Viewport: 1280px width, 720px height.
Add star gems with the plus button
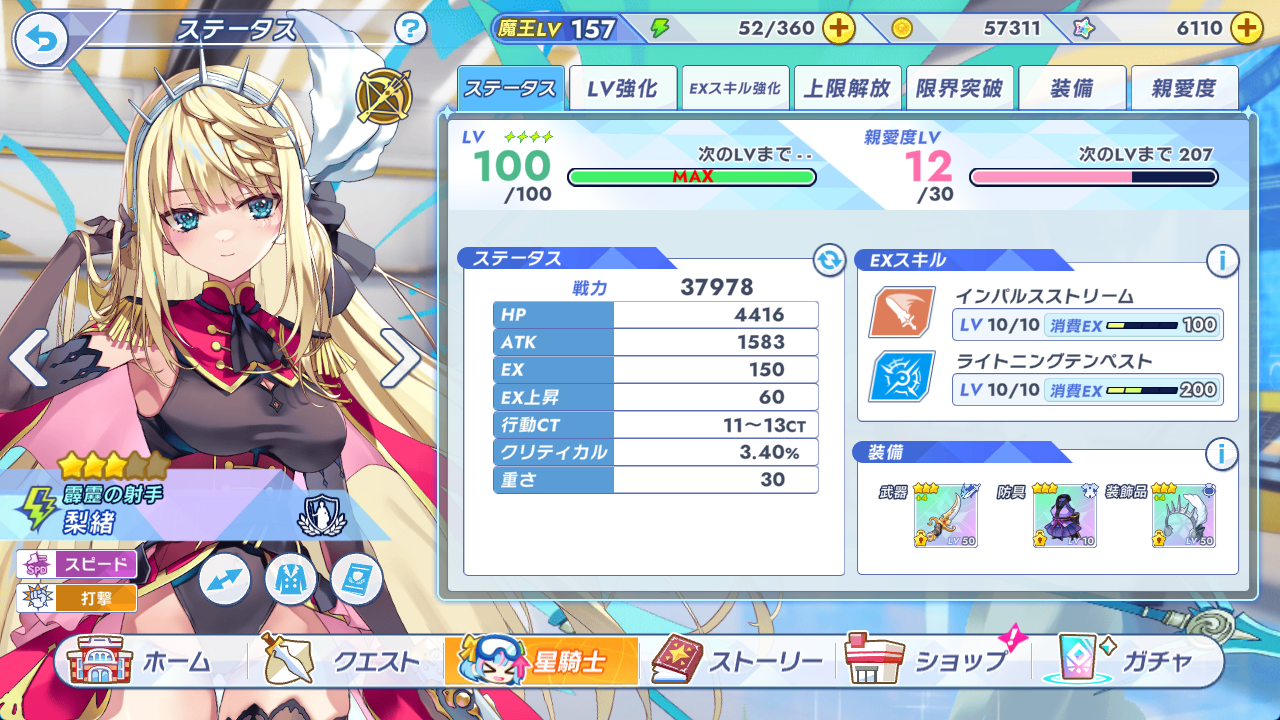(x=1246, y=28)
